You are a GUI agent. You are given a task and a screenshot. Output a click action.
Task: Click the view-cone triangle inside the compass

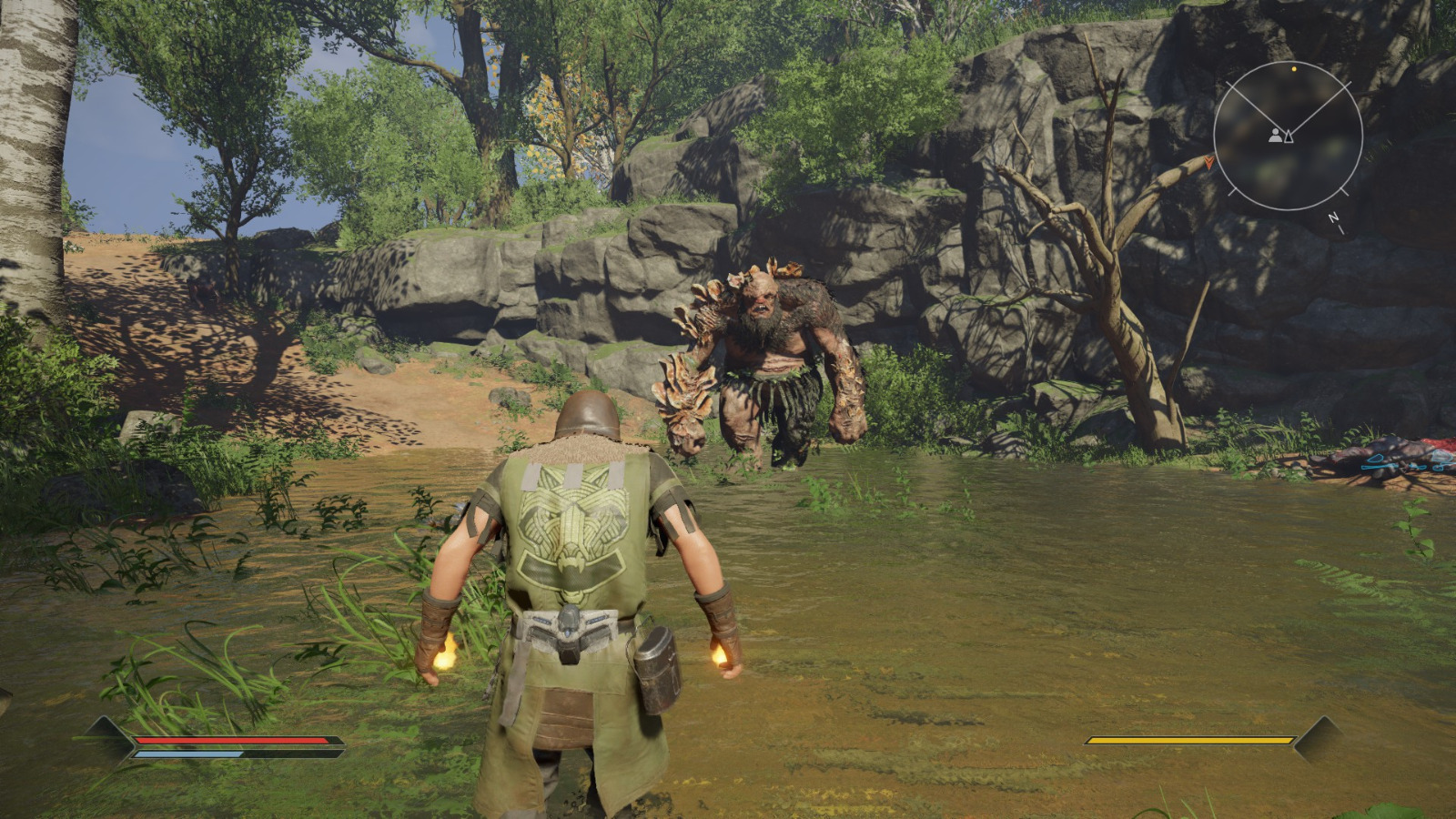tap(1289, 136)
